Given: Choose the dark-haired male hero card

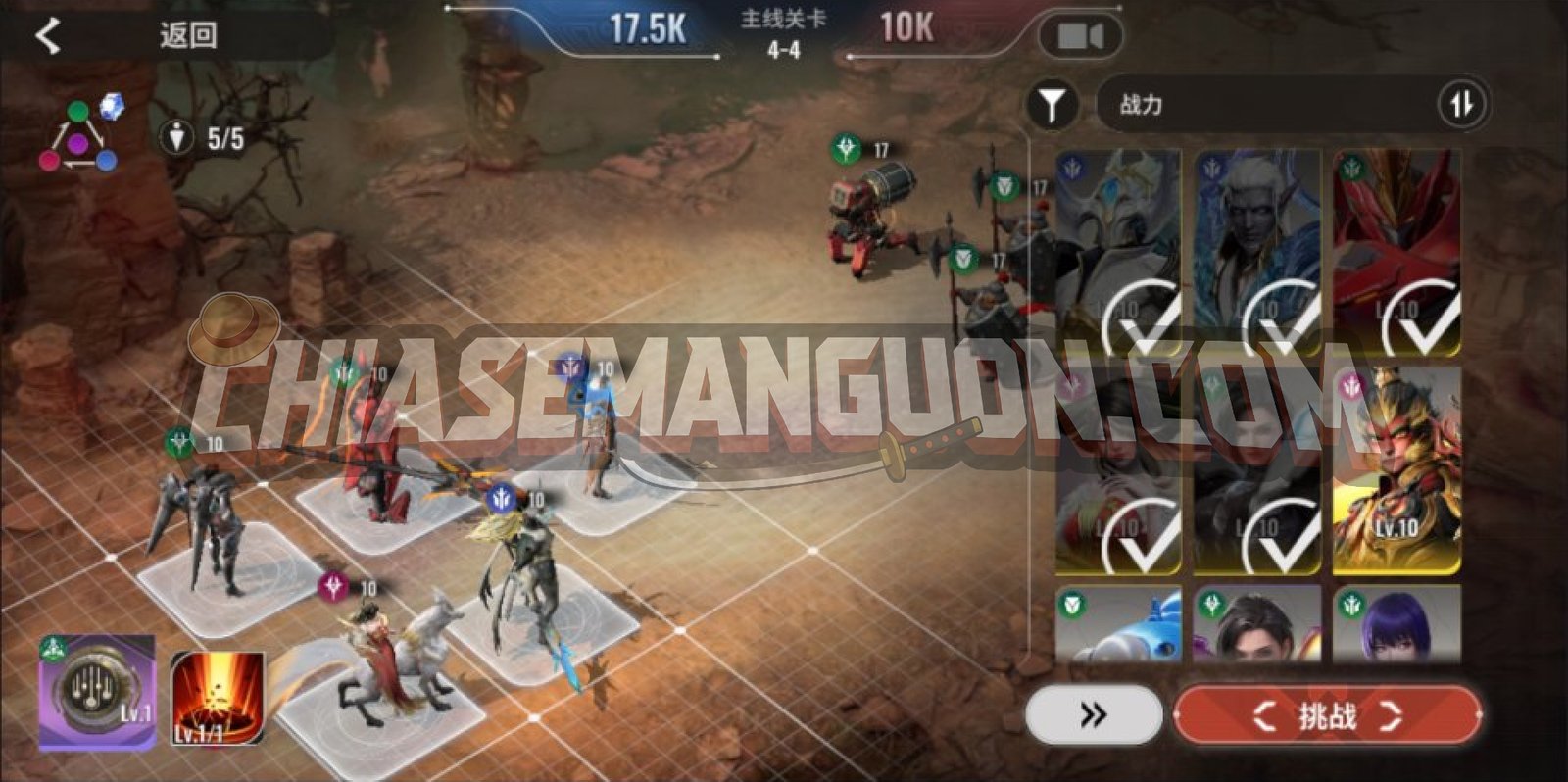Looking at the screenshot, I should pyautogui.click(x=1257, y=623).
